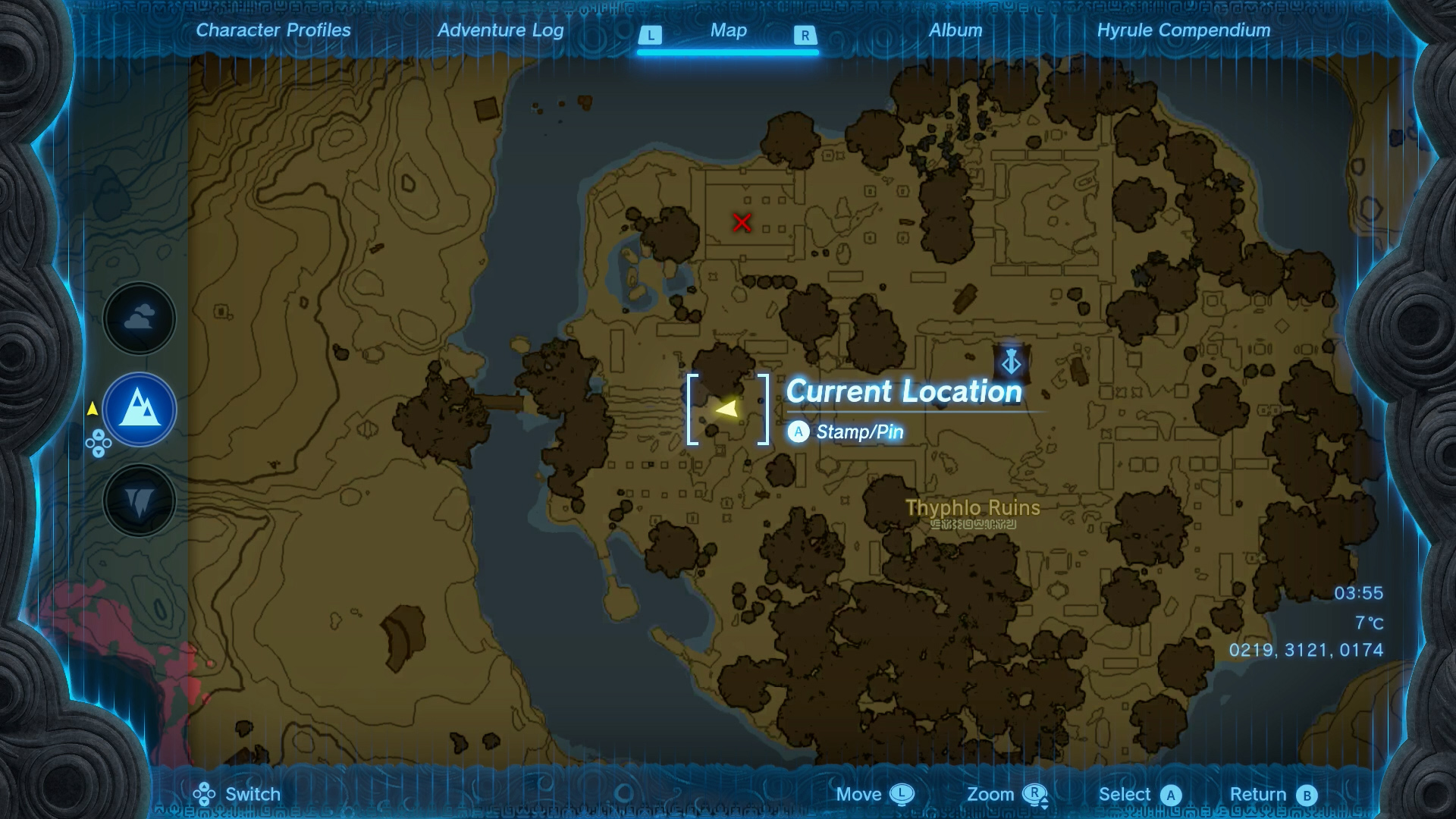Image resolution: width=1456 pixels, height=819 pixels.
Task: Choose the Stamp/Pin option
Action: click(x=858, y=432)
